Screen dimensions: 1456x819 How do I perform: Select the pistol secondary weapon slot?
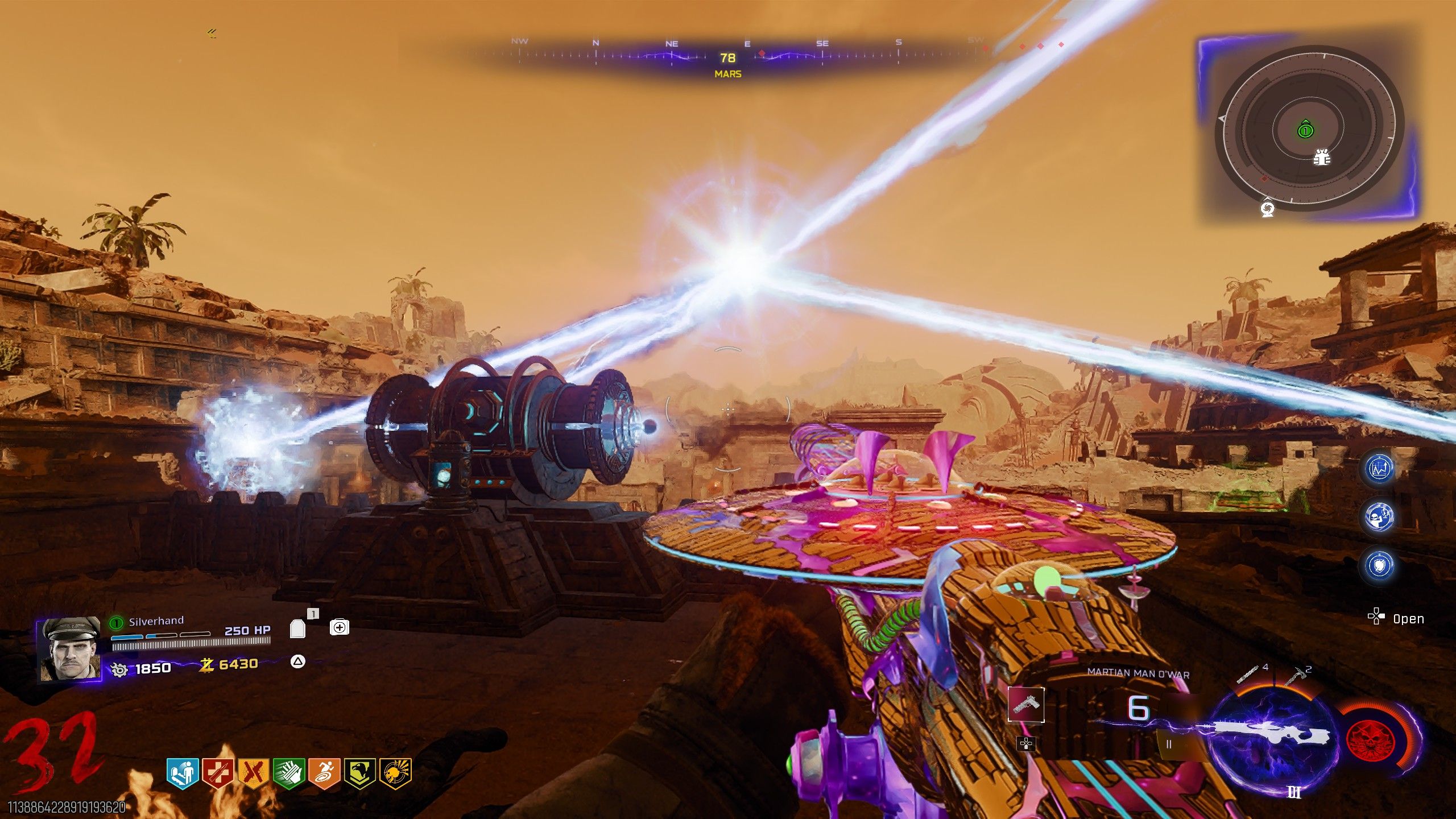[x=1026, y=704]
